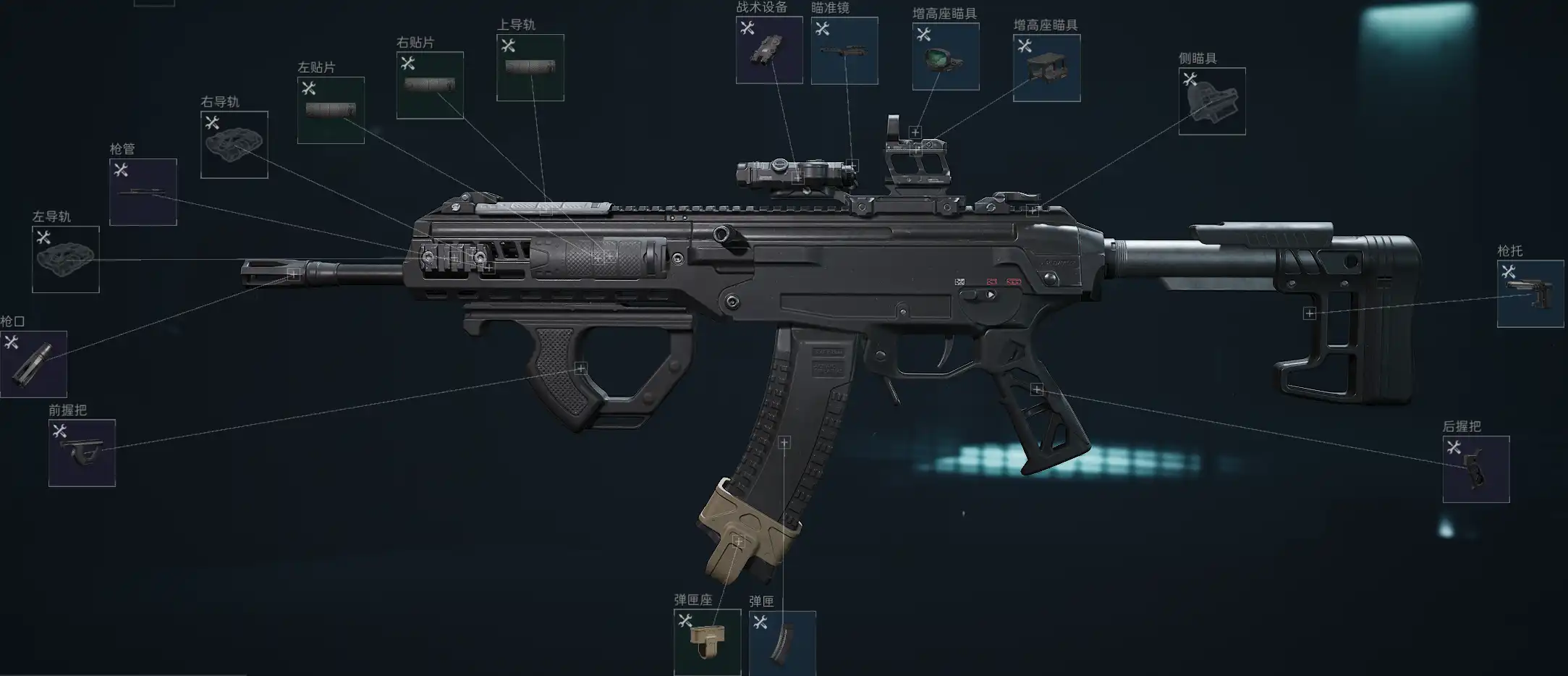
Task: Open the 左导轨 left rail slot
Action: 66,259
